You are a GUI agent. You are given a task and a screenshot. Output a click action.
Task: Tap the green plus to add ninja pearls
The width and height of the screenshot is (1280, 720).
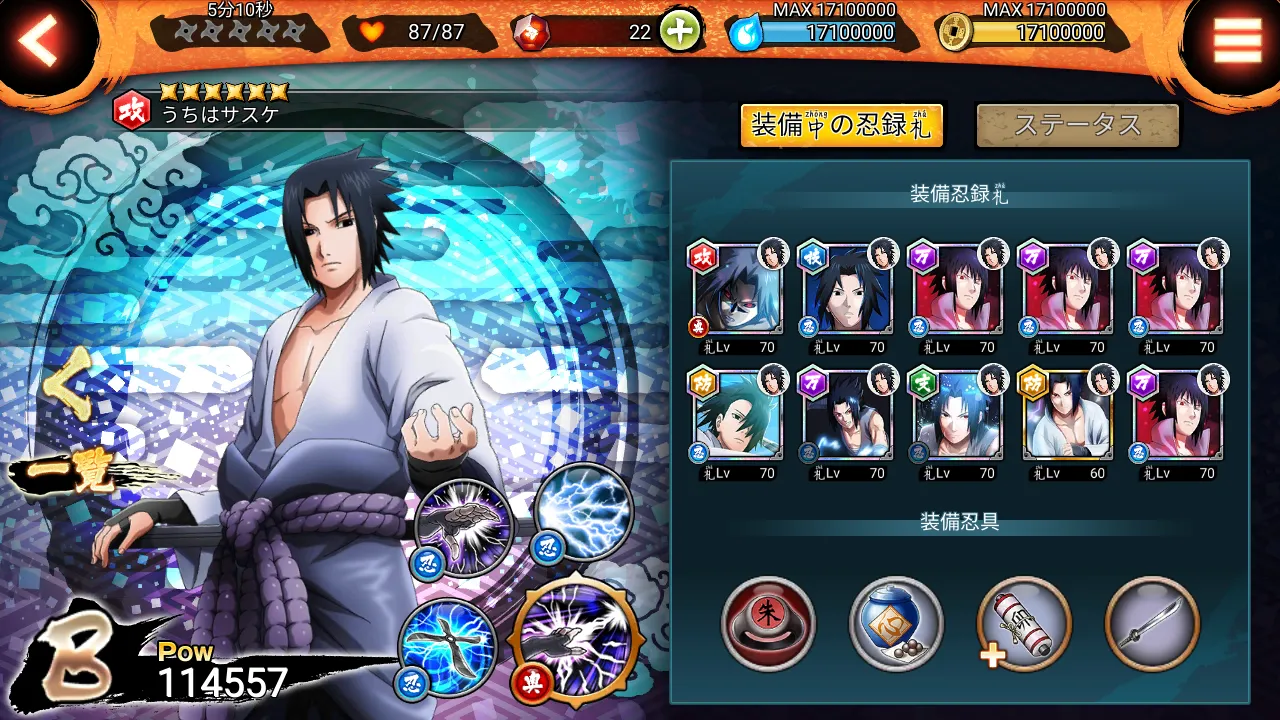tap(679, 32)
